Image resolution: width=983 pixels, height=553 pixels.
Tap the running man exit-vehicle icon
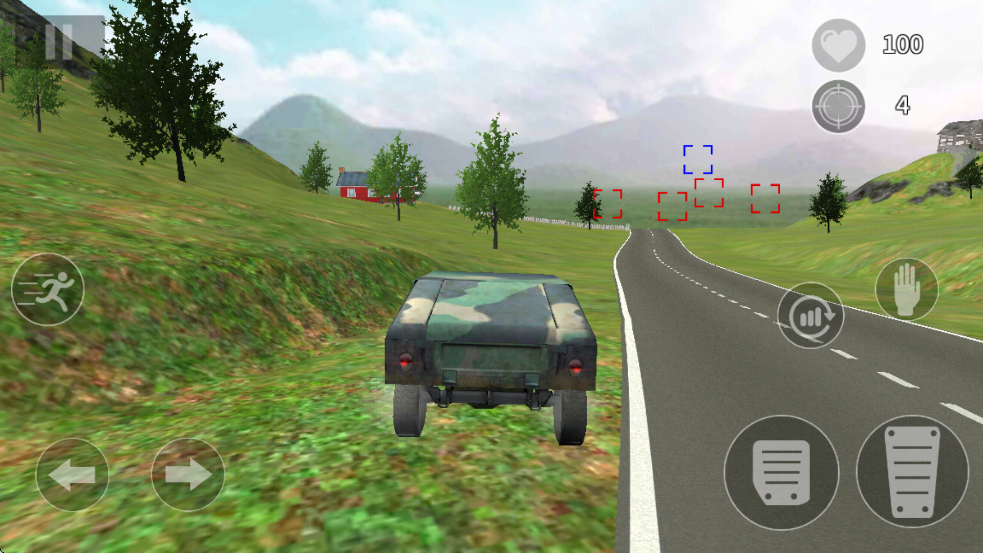click(48, 289)
